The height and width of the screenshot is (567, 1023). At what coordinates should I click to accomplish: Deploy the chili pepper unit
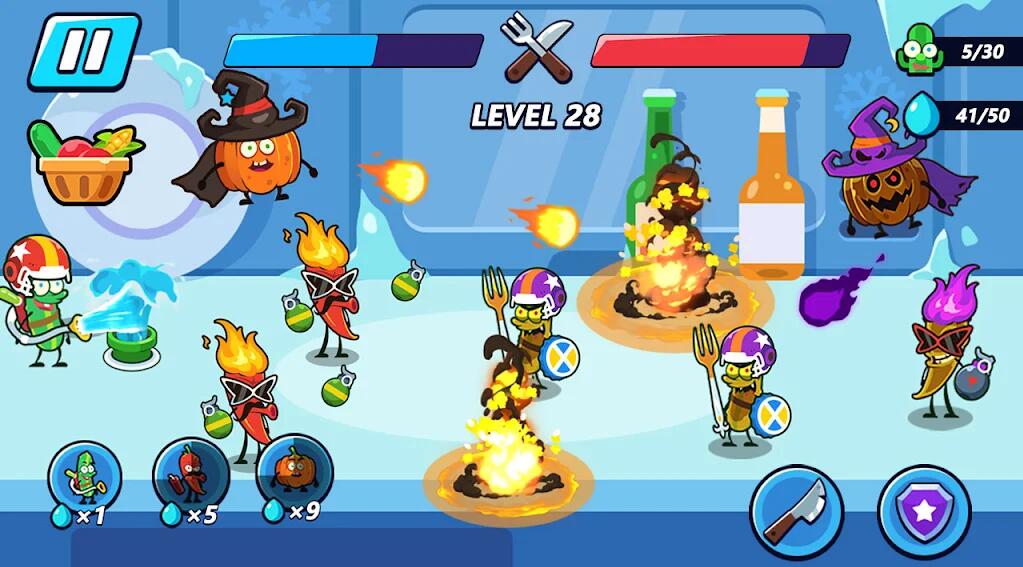[x=190, y=474]
